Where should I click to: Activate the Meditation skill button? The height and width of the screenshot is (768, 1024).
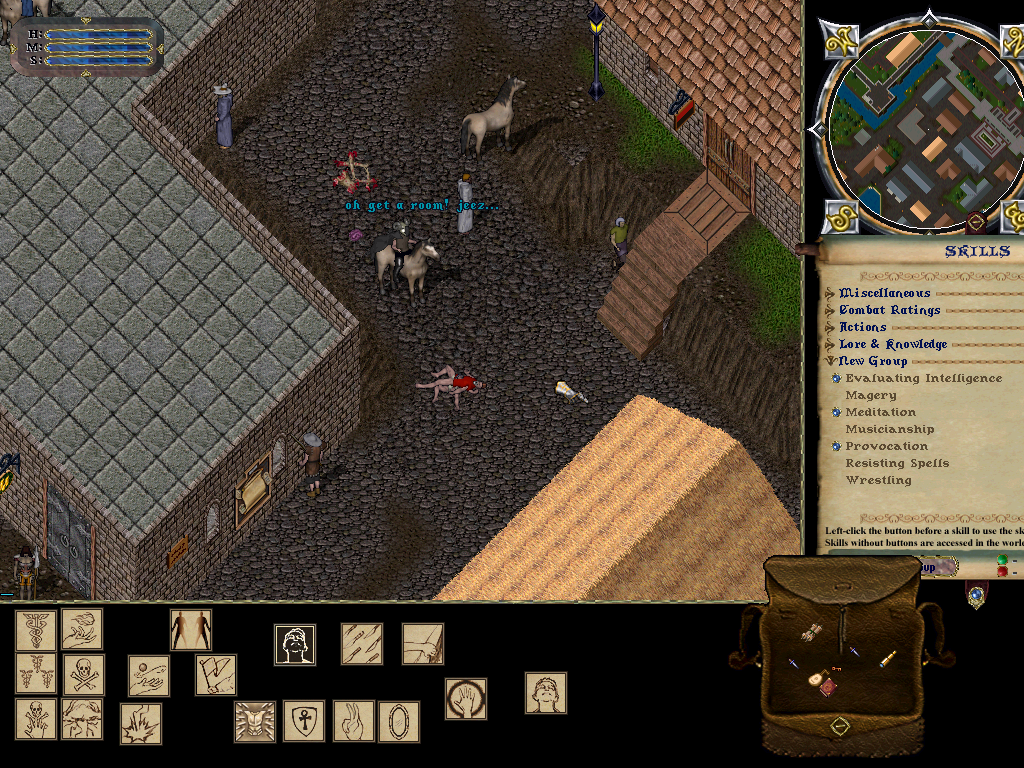pos(836,412)
